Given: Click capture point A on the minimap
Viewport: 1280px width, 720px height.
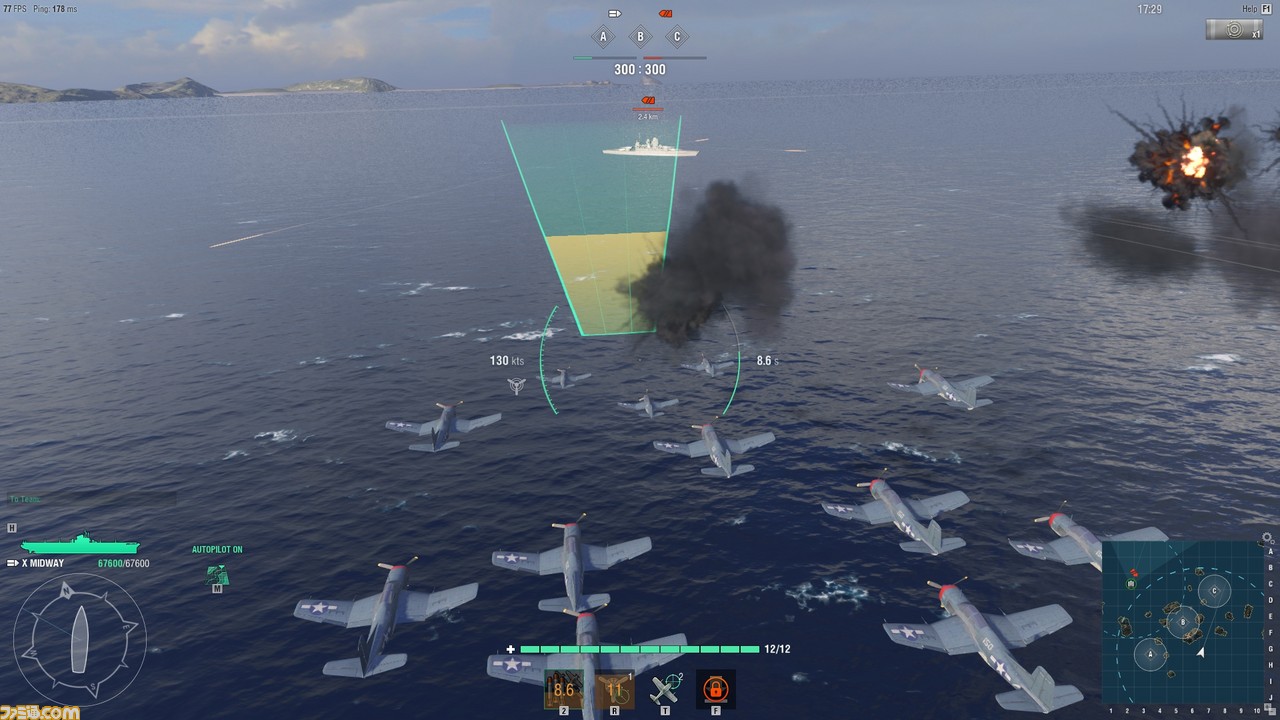Looking at the screenshot, I should [1150, 654].
